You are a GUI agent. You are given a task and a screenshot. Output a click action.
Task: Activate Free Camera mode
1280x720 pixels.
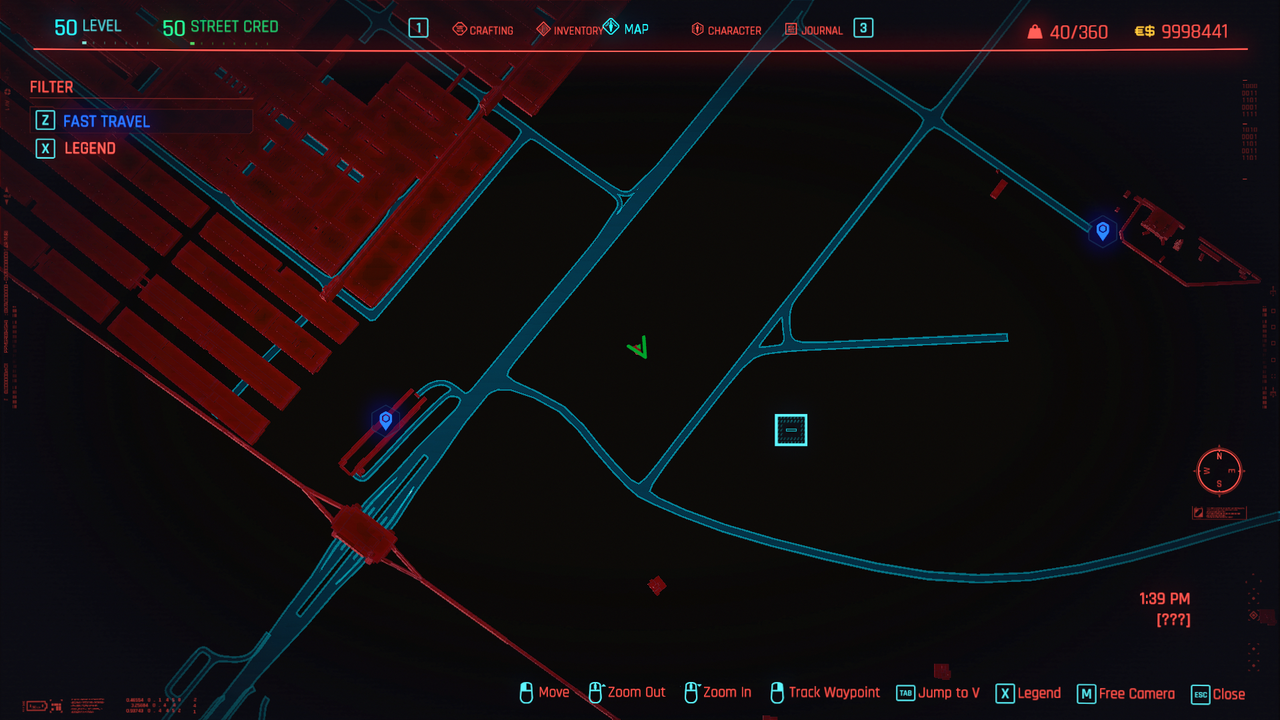click(1125, 693)
